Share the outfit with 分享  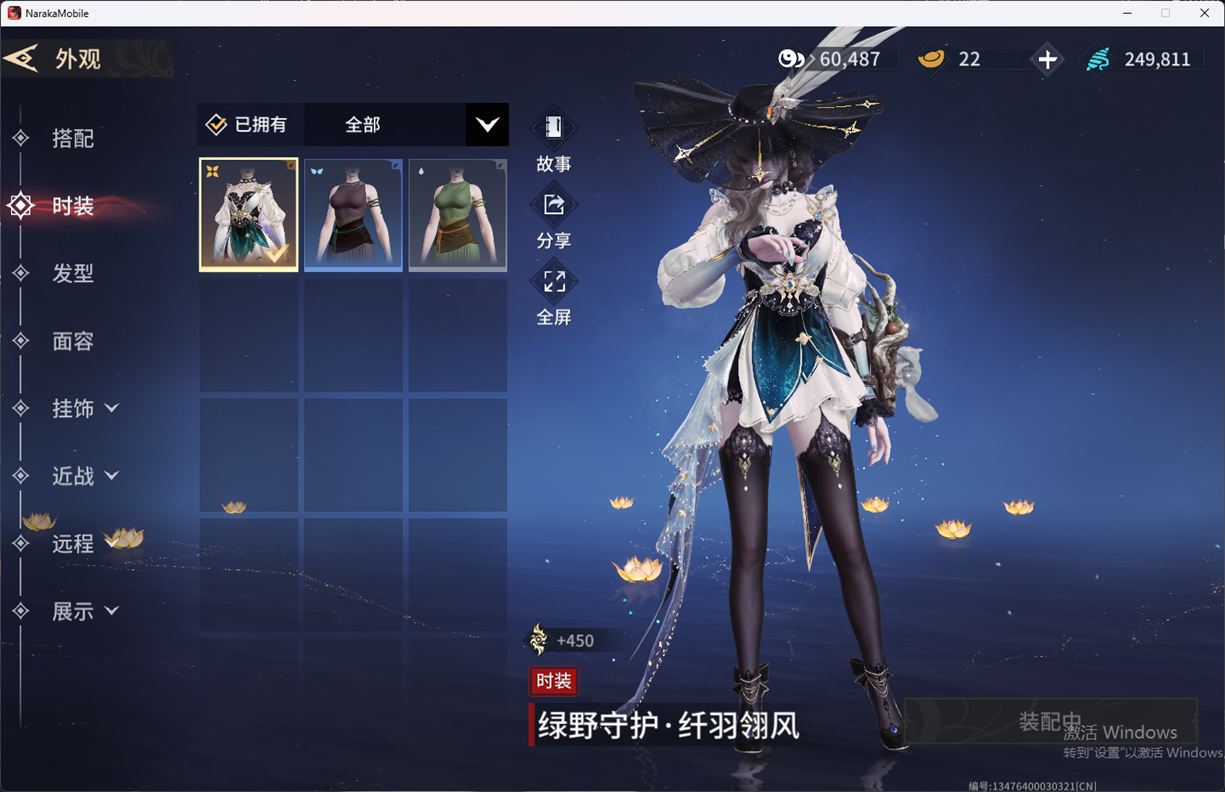553,218
